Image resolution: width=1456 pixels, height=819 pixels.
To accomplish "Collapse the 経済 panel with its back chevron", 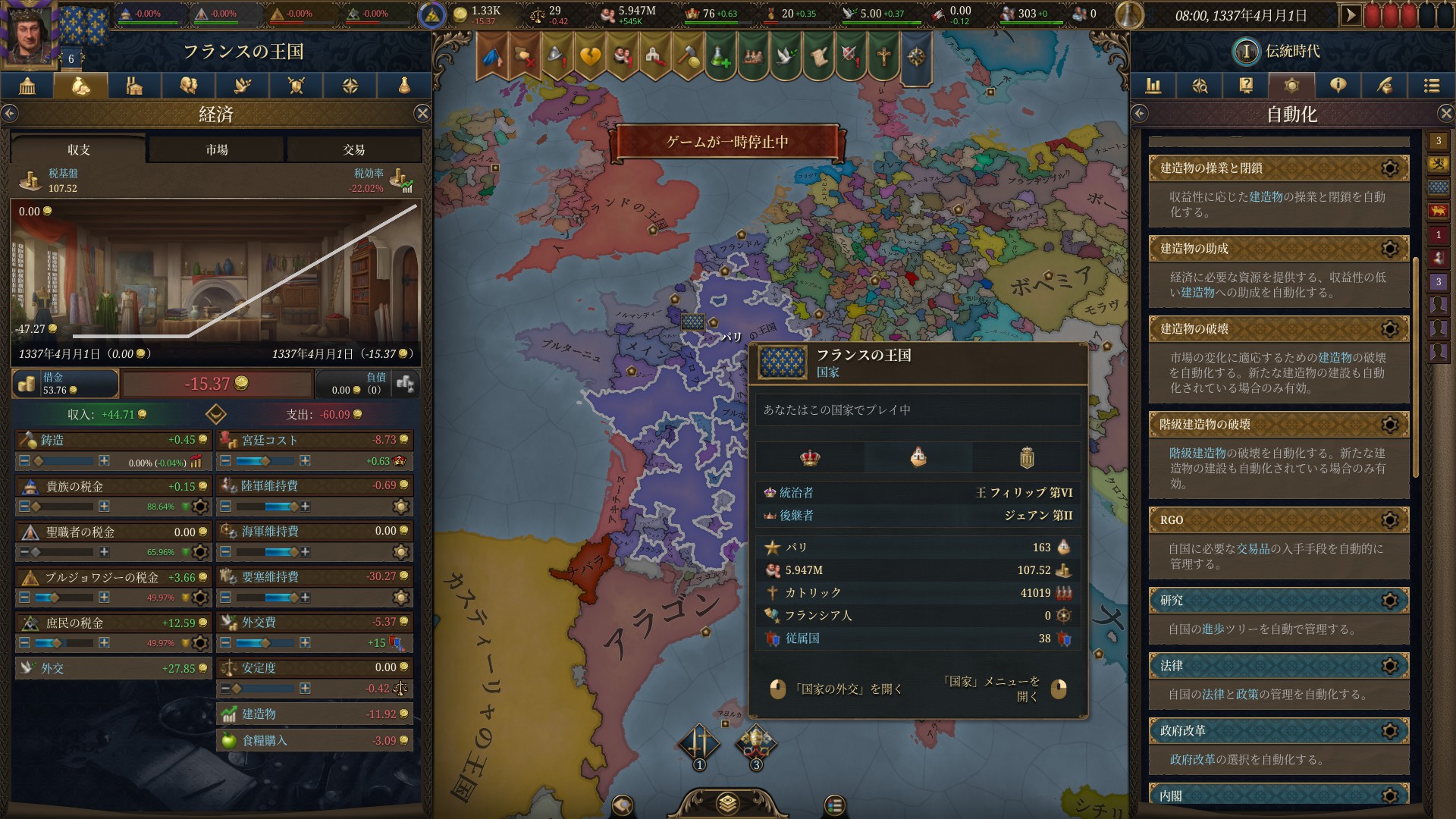I will (x=10, y=111).
